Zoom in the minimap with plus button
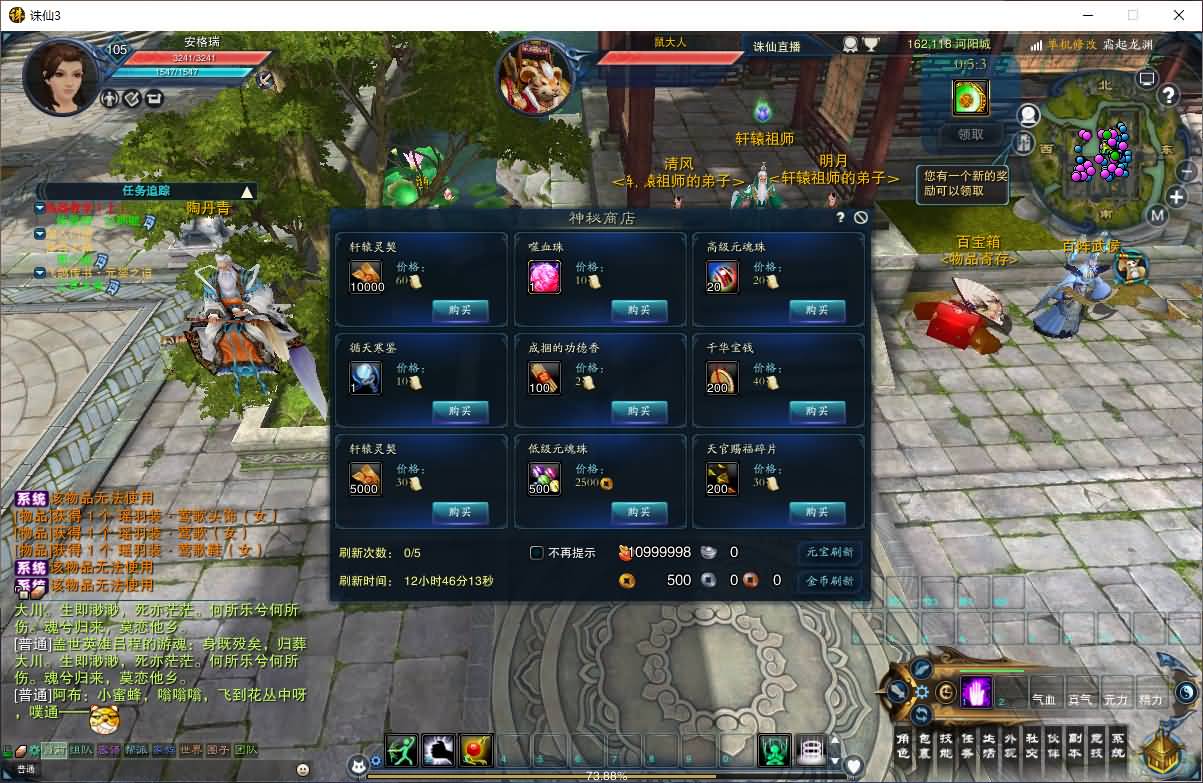Screen dimensions: 1203x783 (x=1176, y=197)
